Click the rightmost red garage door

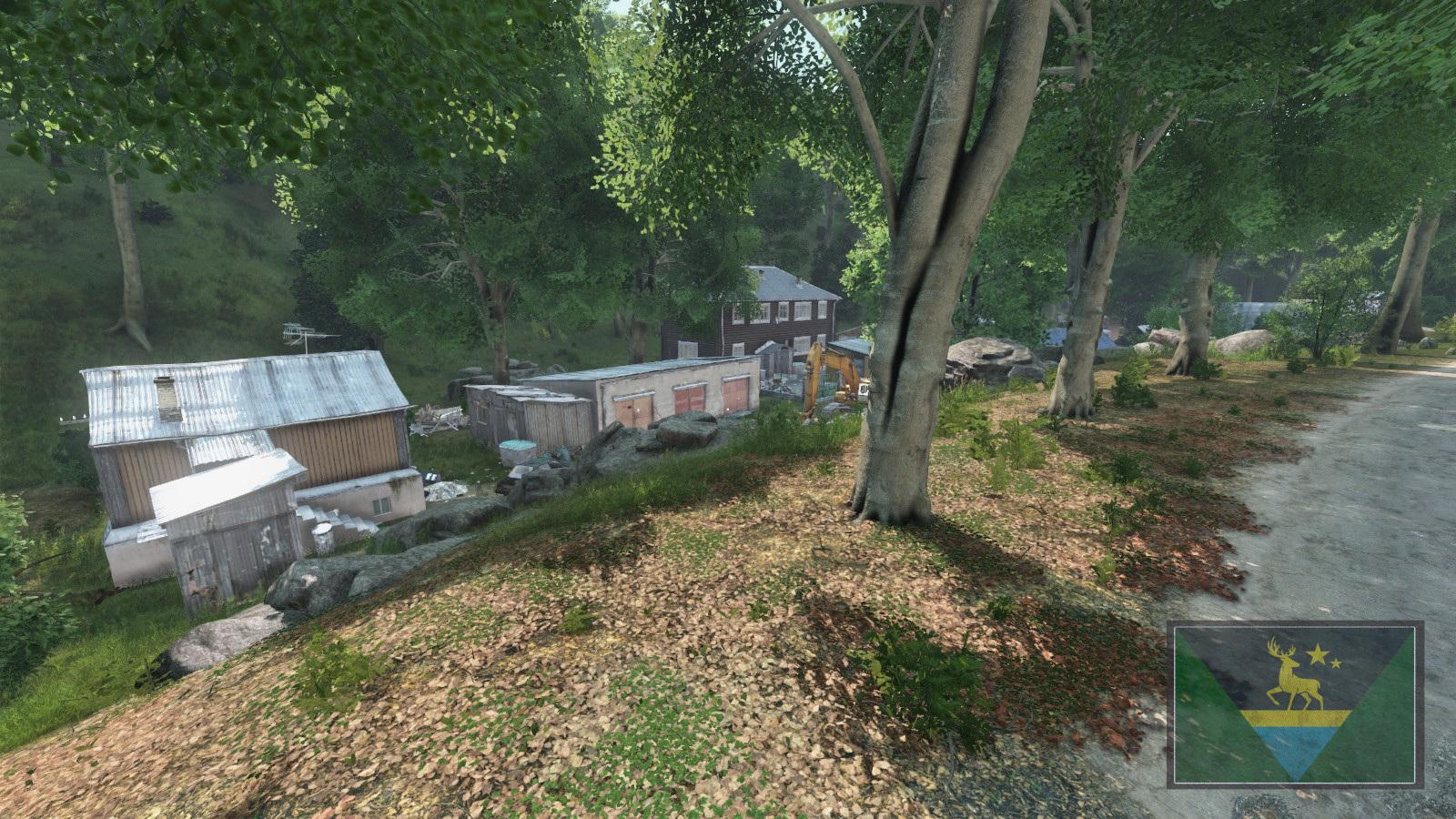pos(734,391)
